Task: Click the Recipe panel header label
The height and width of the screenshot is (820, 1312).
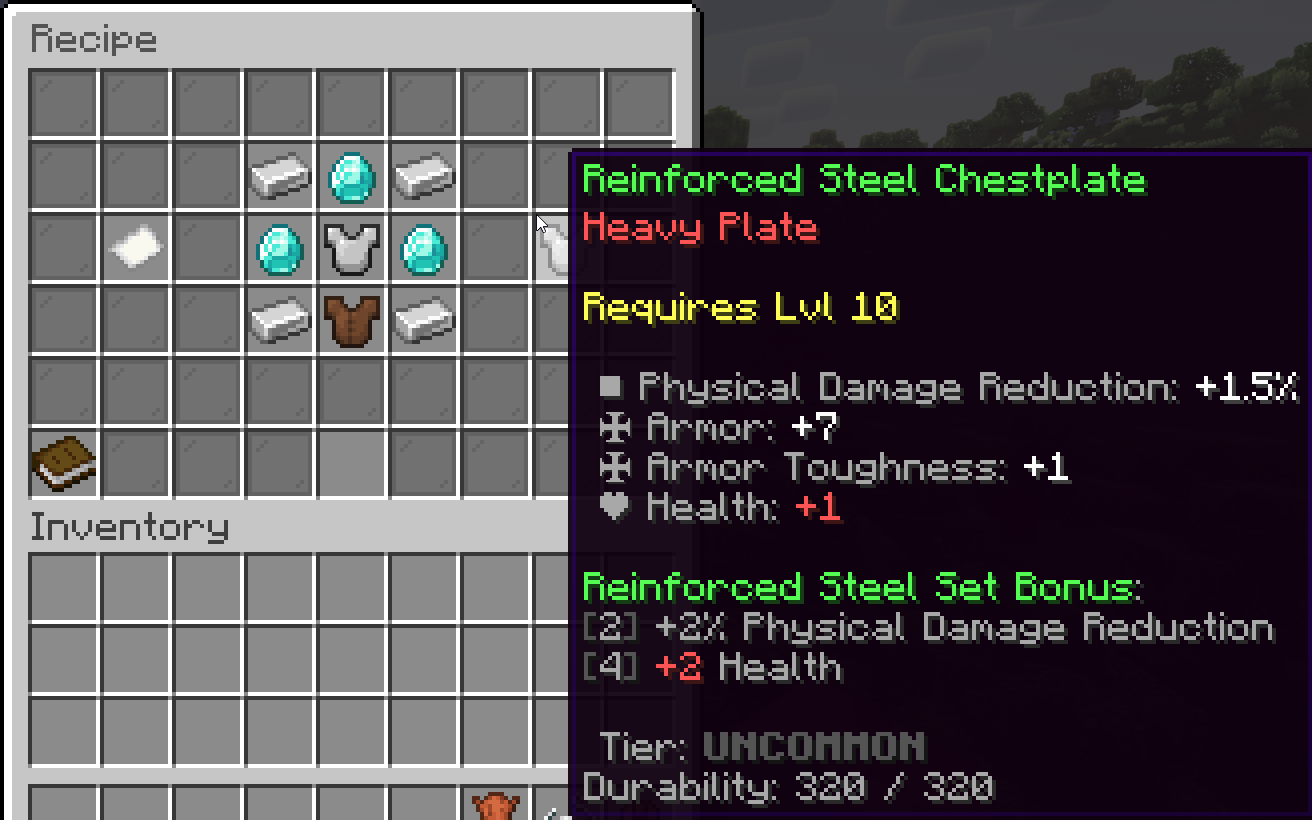Action: (x=94, y=38)
